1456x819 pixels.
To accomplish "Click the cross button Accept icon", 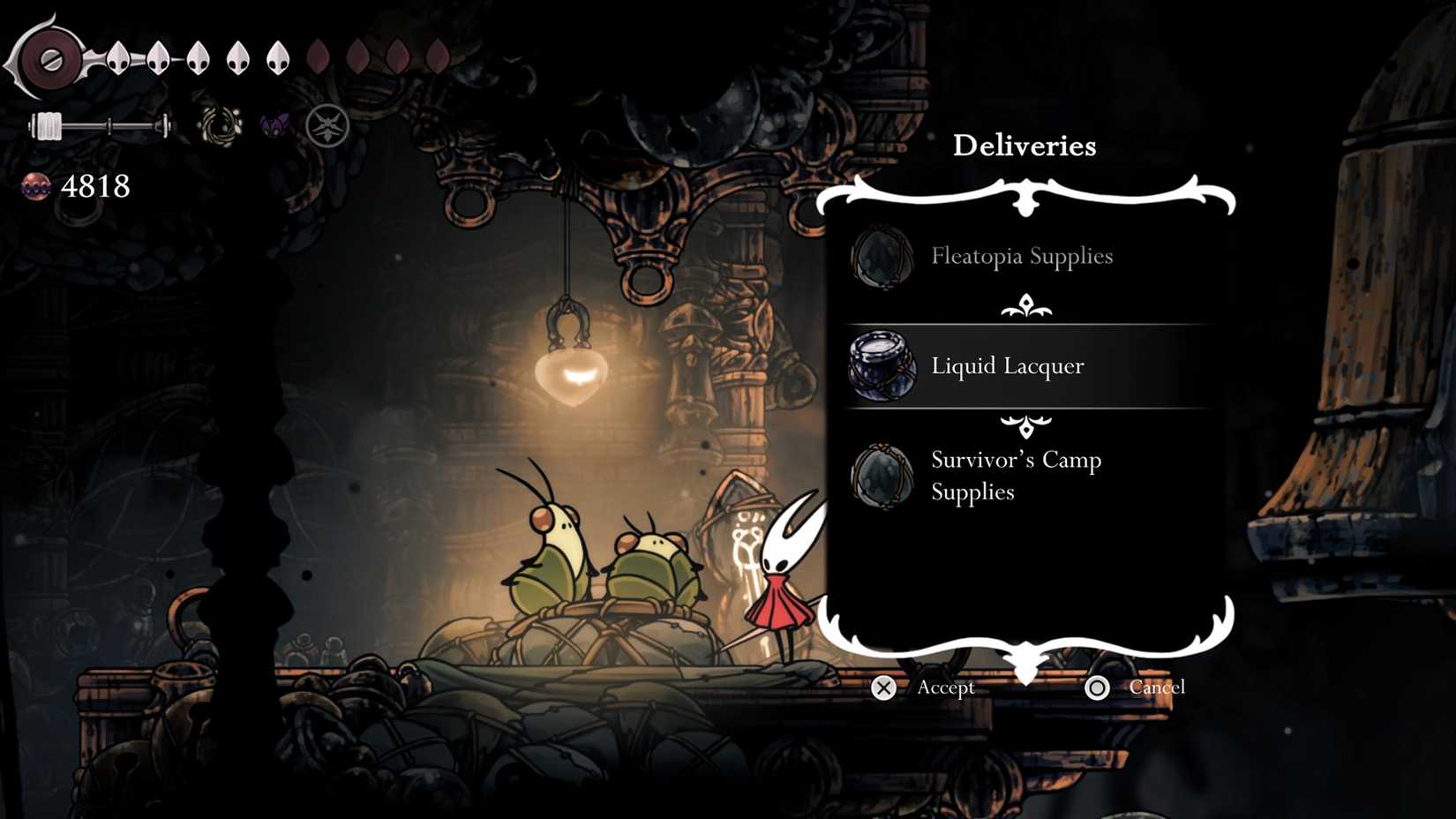I will point(884,688).
